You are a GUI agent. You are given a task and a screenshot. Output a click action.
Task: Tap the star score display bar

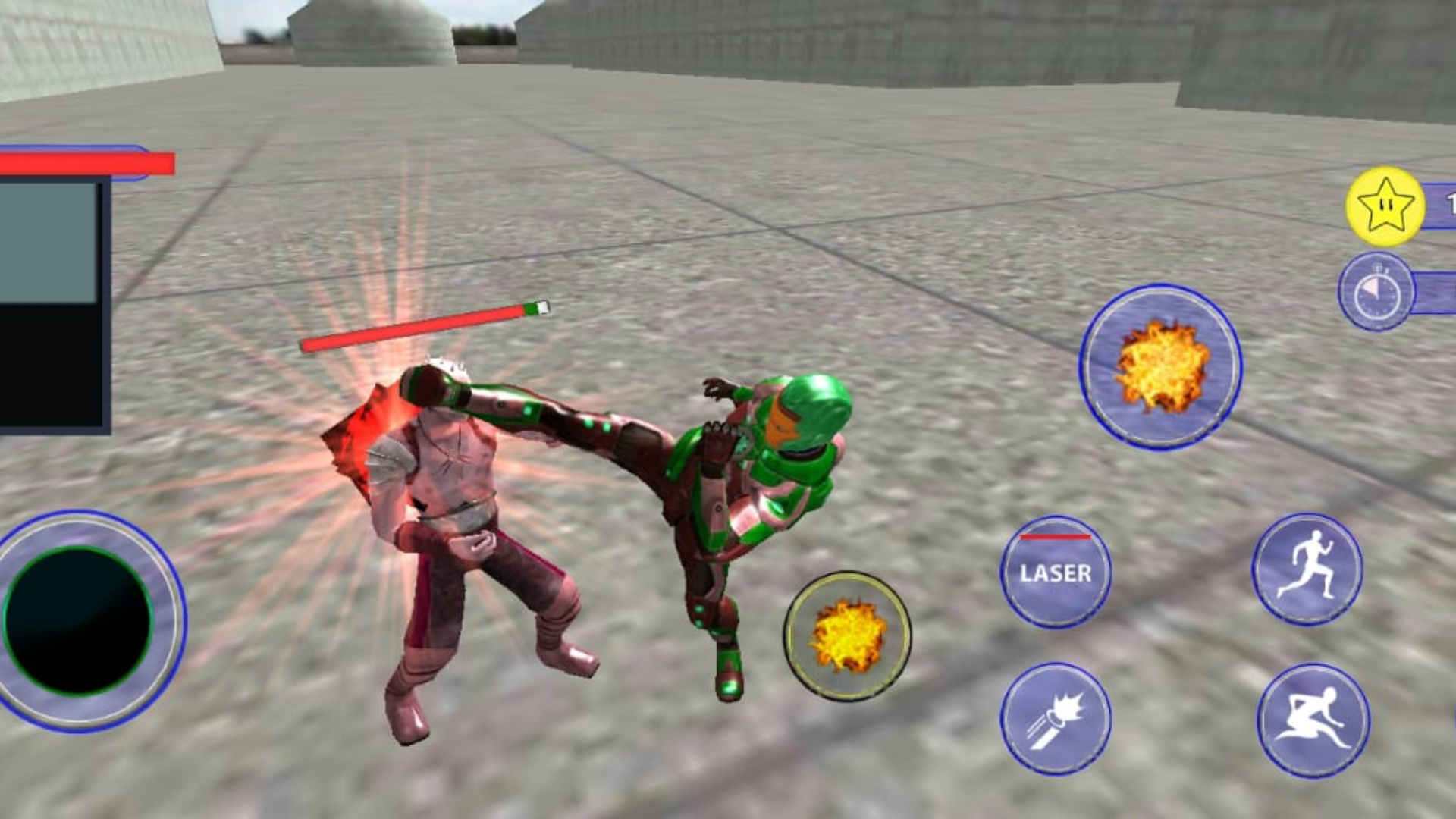(1441, 203)
